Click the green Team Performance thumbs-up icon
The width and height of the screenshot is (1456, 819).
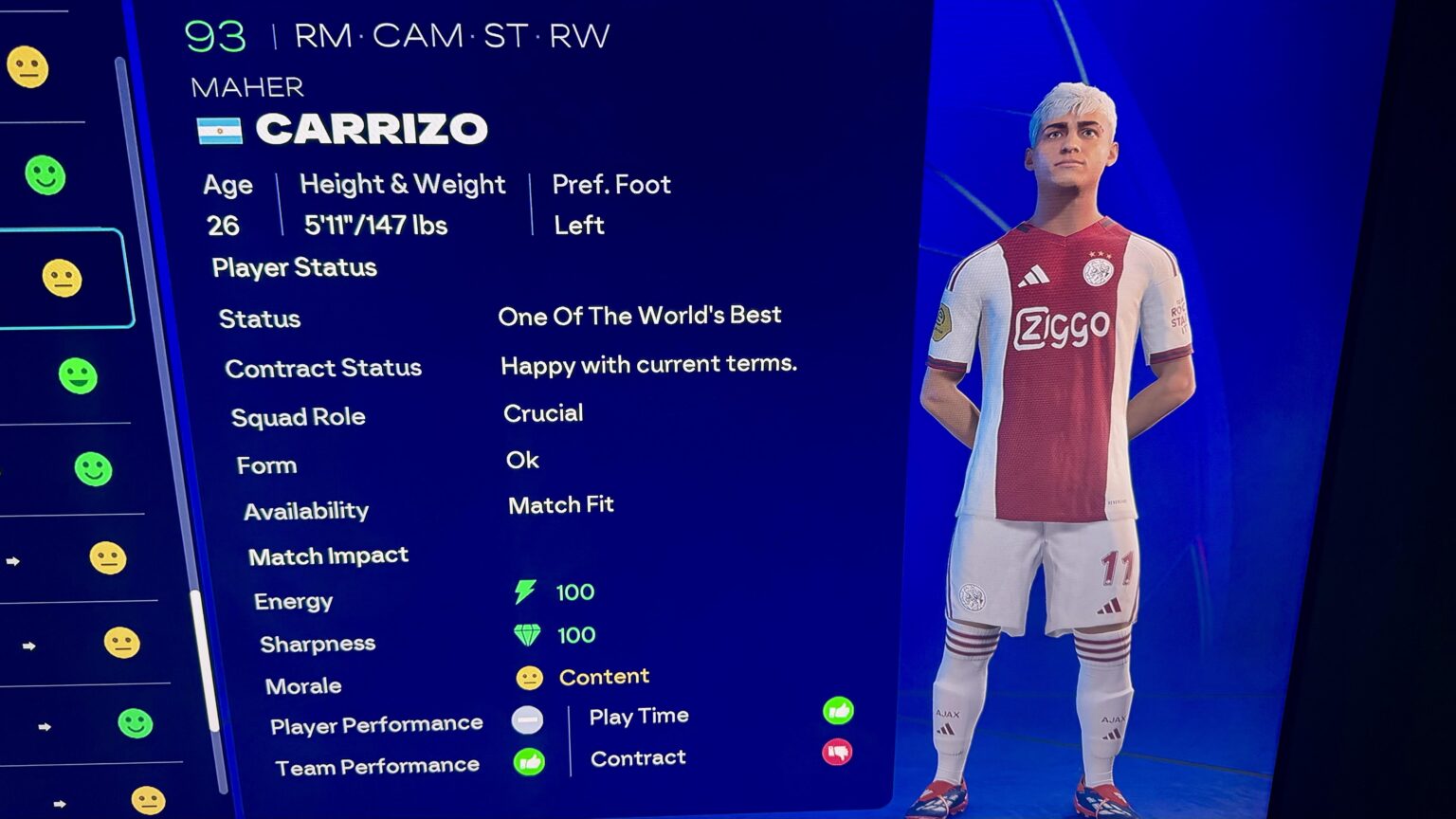pos(530,763)
